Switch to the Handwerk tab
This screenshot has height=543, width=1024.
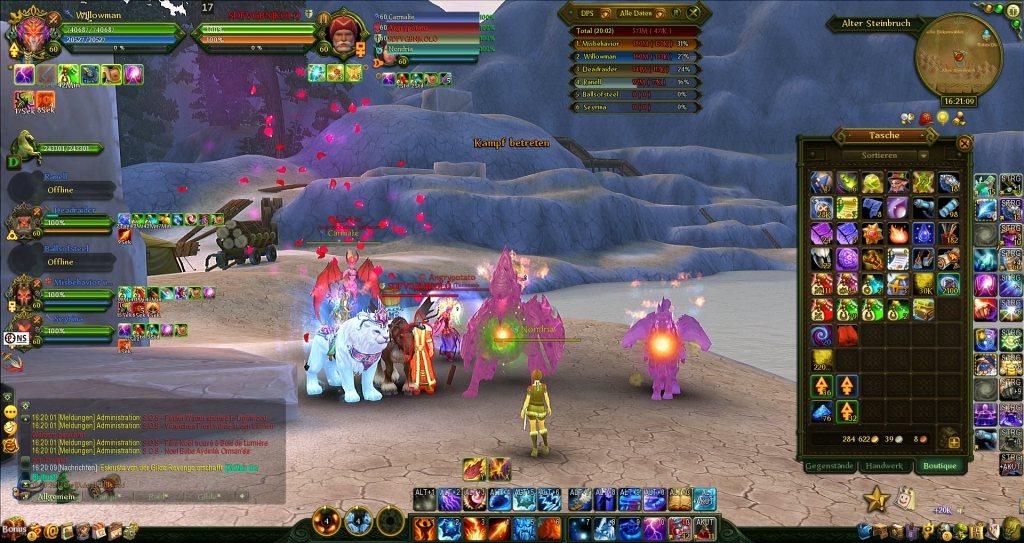tap(883, 466)
